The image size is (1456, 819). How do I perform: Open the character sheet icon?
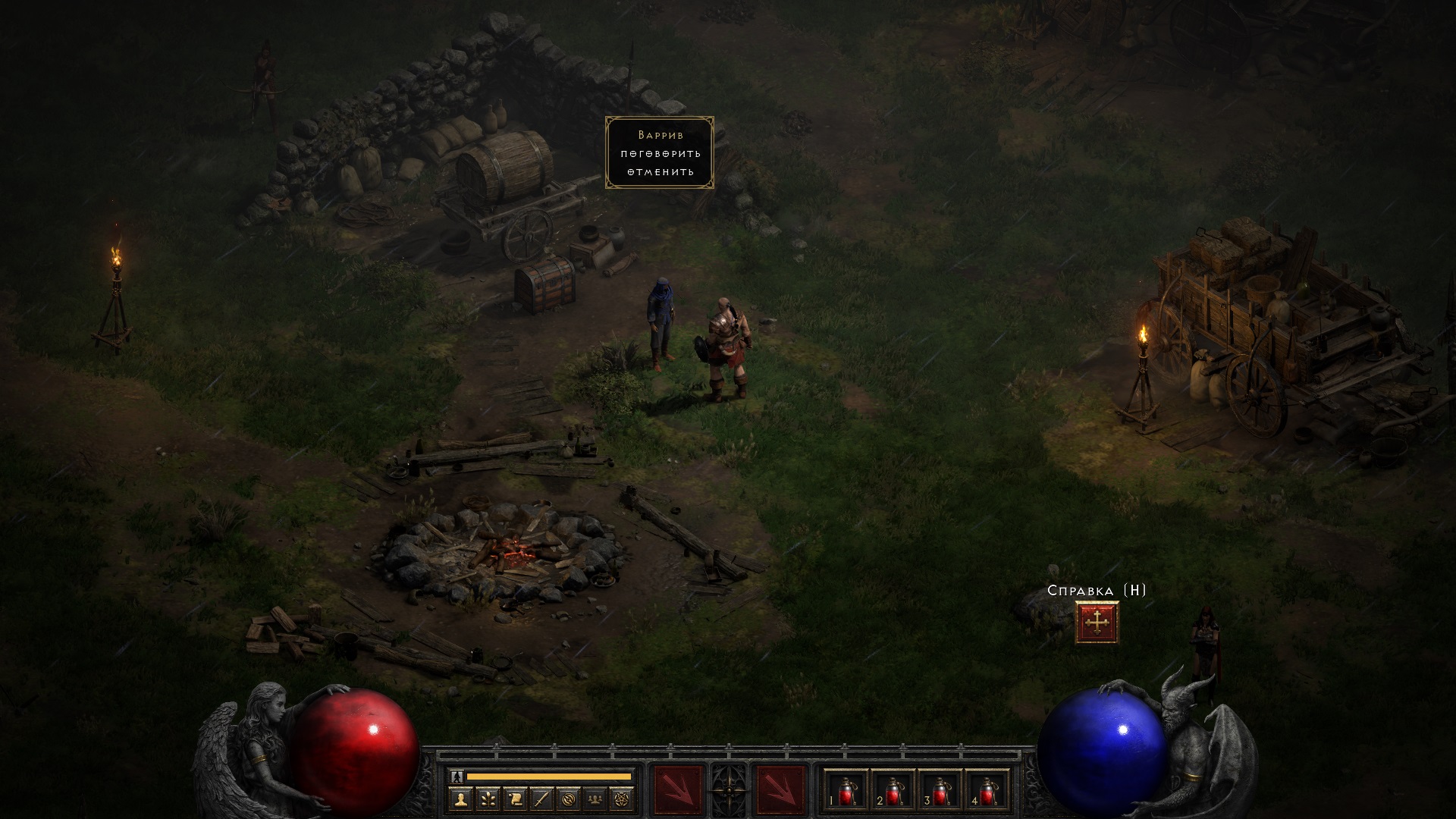460,799
